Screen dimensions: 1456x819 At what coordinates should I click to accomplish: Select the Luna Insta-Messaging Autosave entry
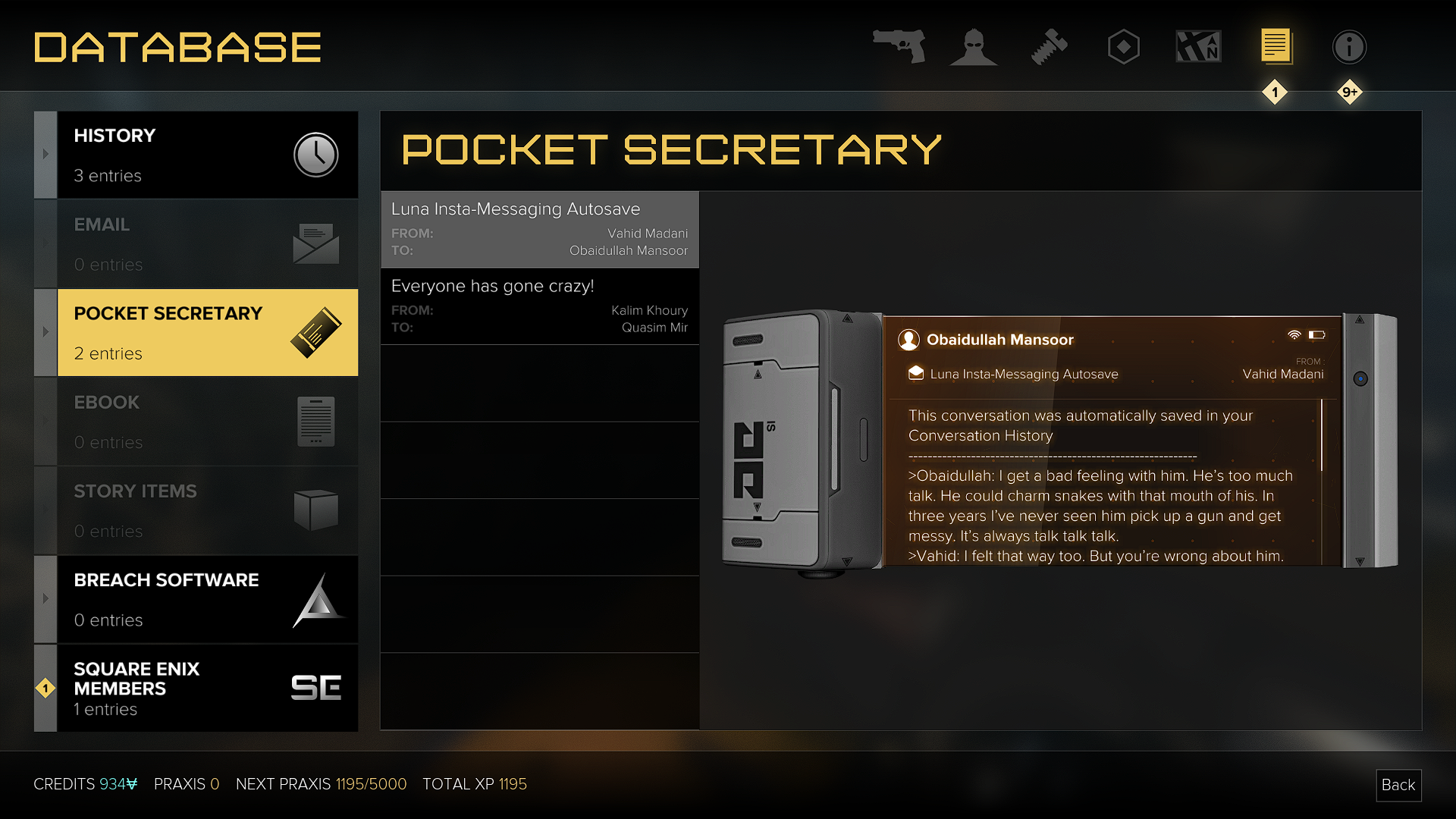pyautogui.click(x=539, y=229)
